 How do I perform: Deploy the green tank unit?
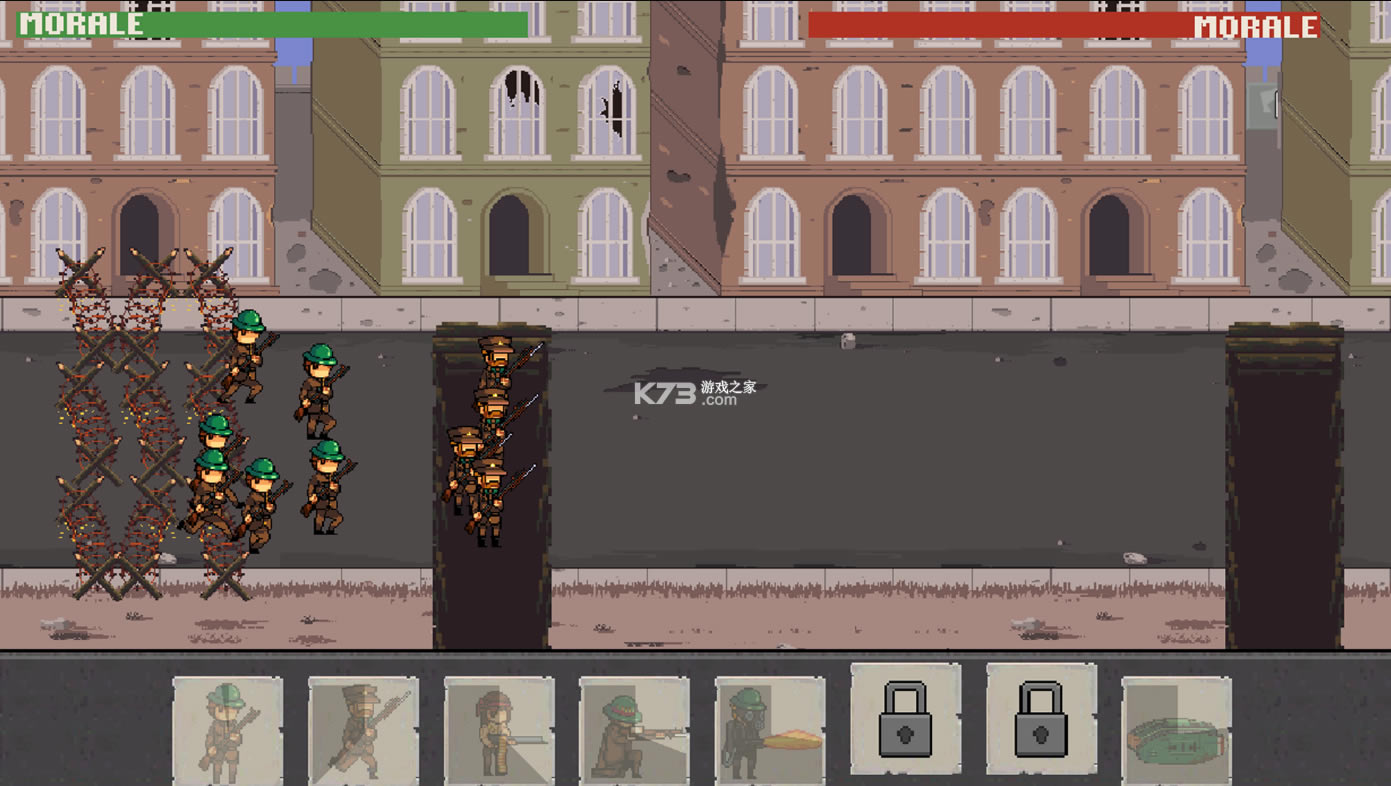click(x=1176, y=729)
